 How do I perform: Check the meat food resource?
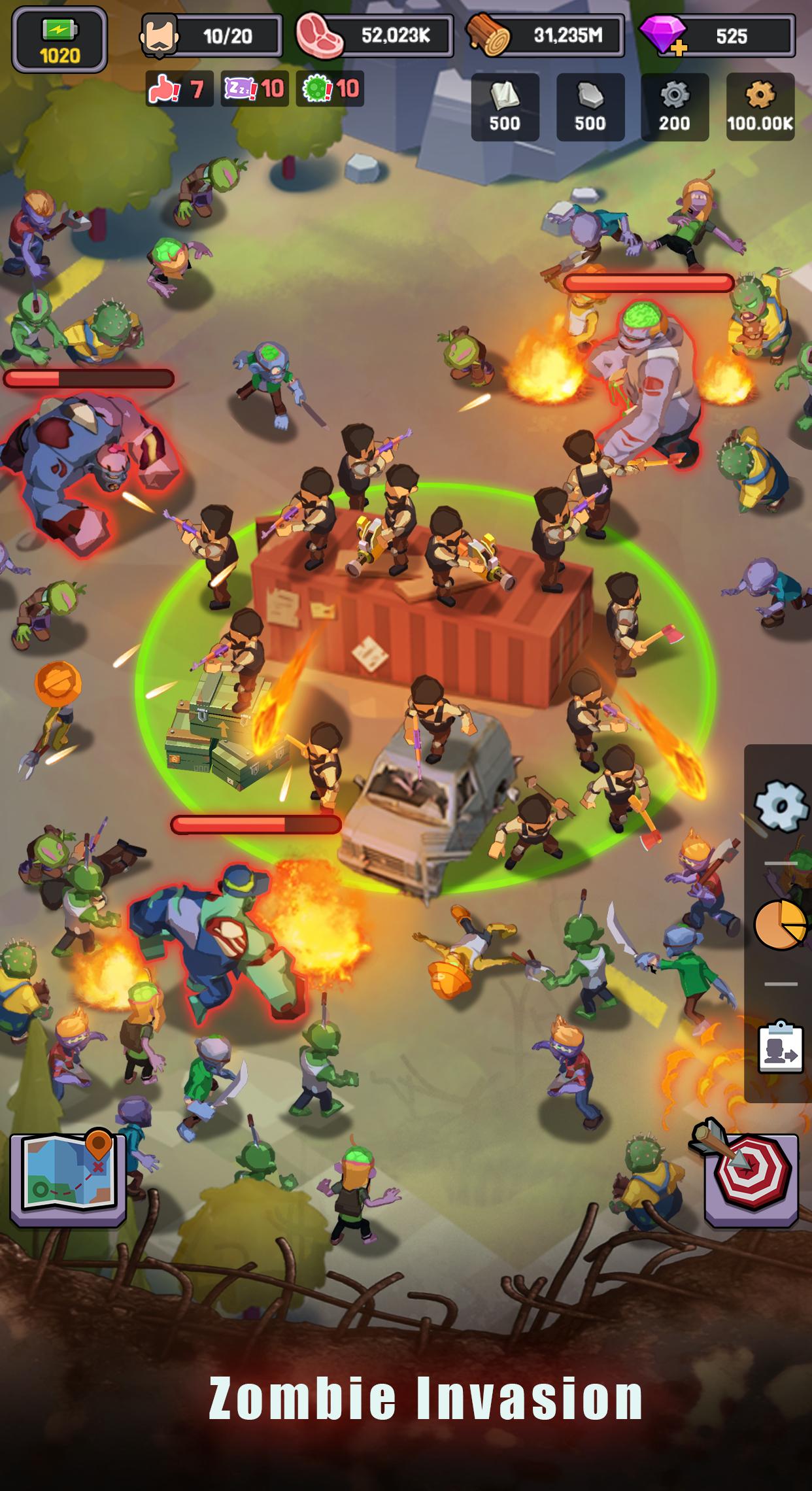pyautogui.click(x=374, y=37)
